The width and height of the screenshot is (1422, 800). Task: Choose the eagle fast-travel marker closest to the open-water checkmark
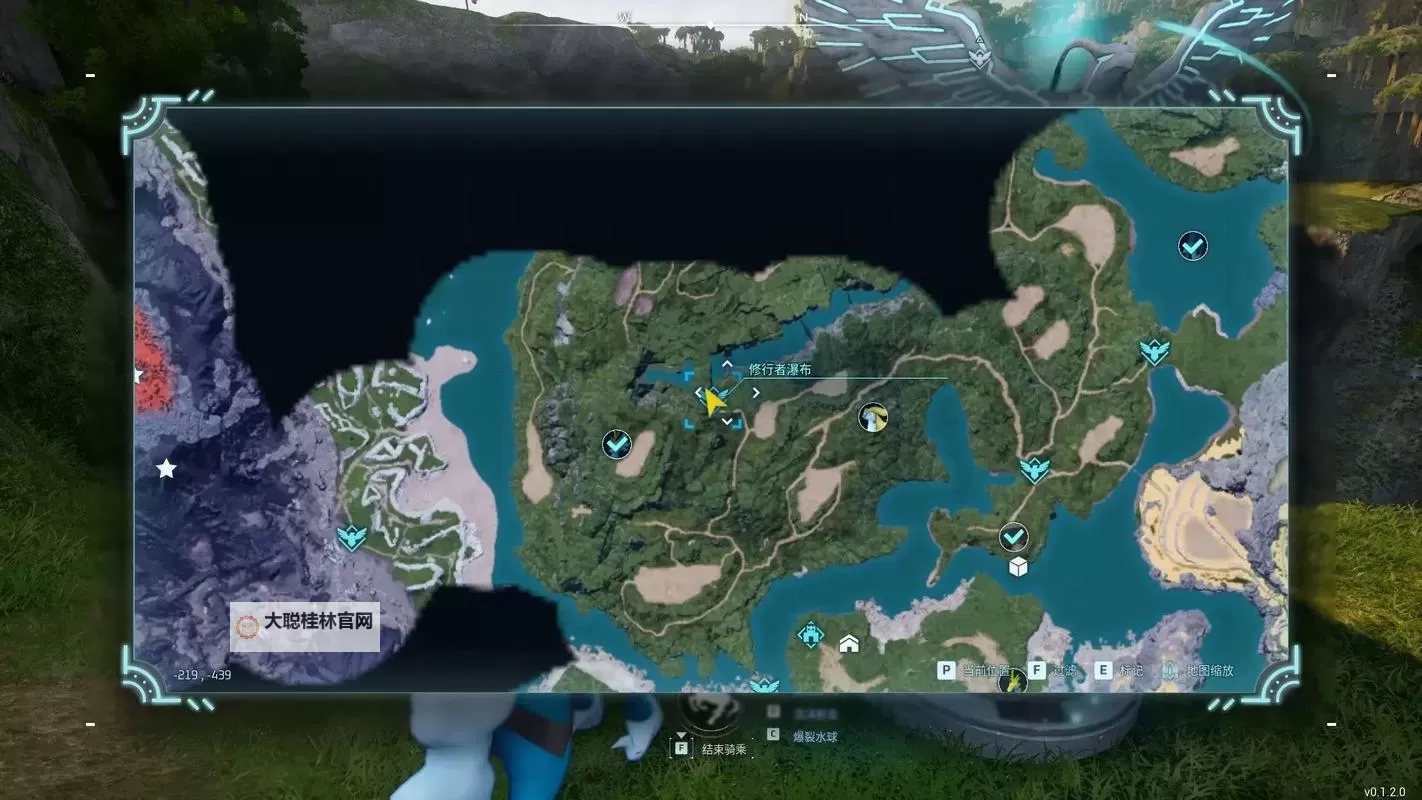pyautogui.click(x=1154, y=351)
